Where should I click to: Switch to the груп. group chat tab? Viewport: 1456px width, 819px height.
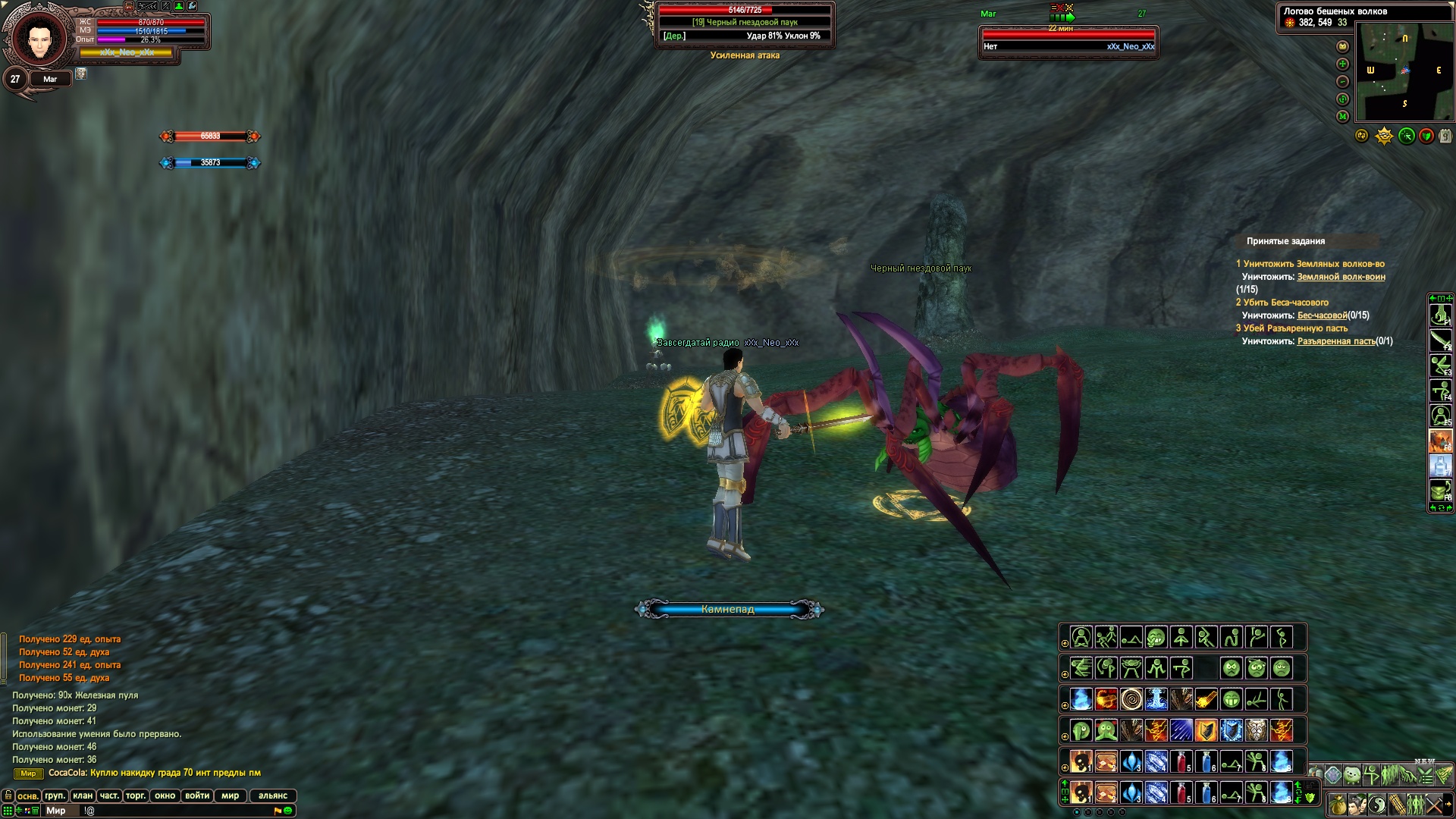point(55,795)
